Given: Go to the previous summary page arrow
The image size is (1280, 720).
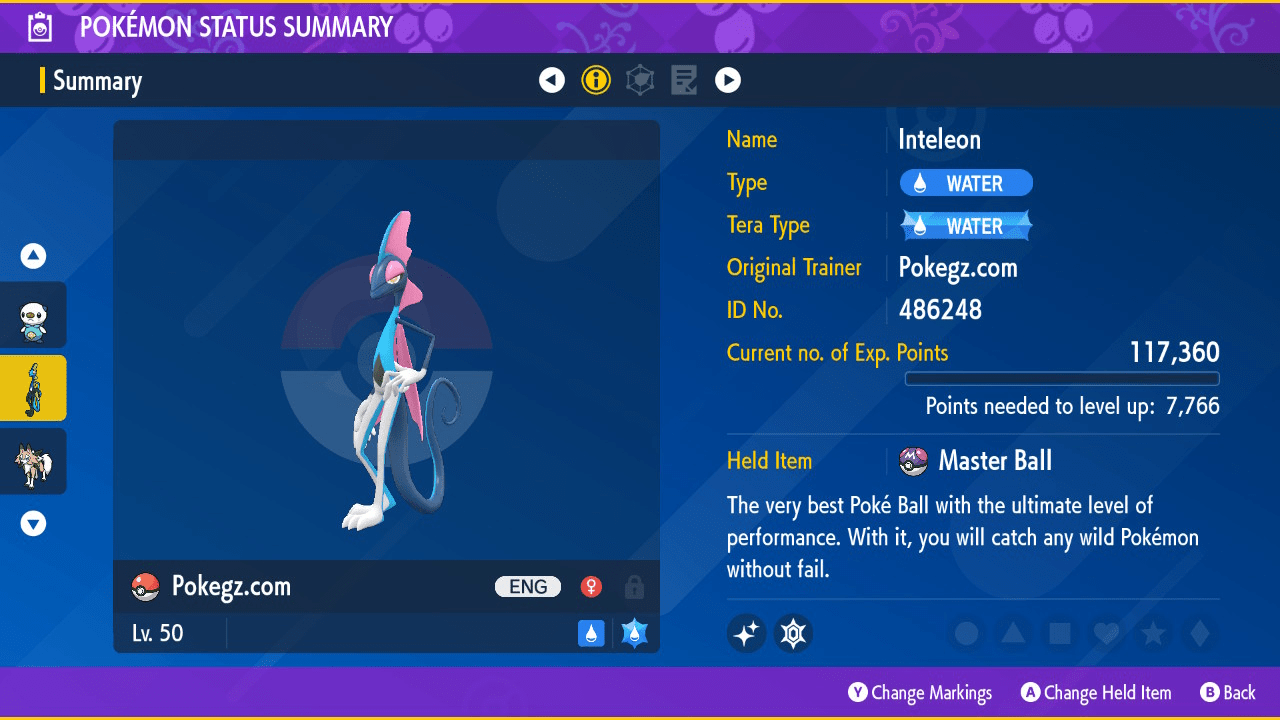Looking at the screenshot, I should point(552,80).
